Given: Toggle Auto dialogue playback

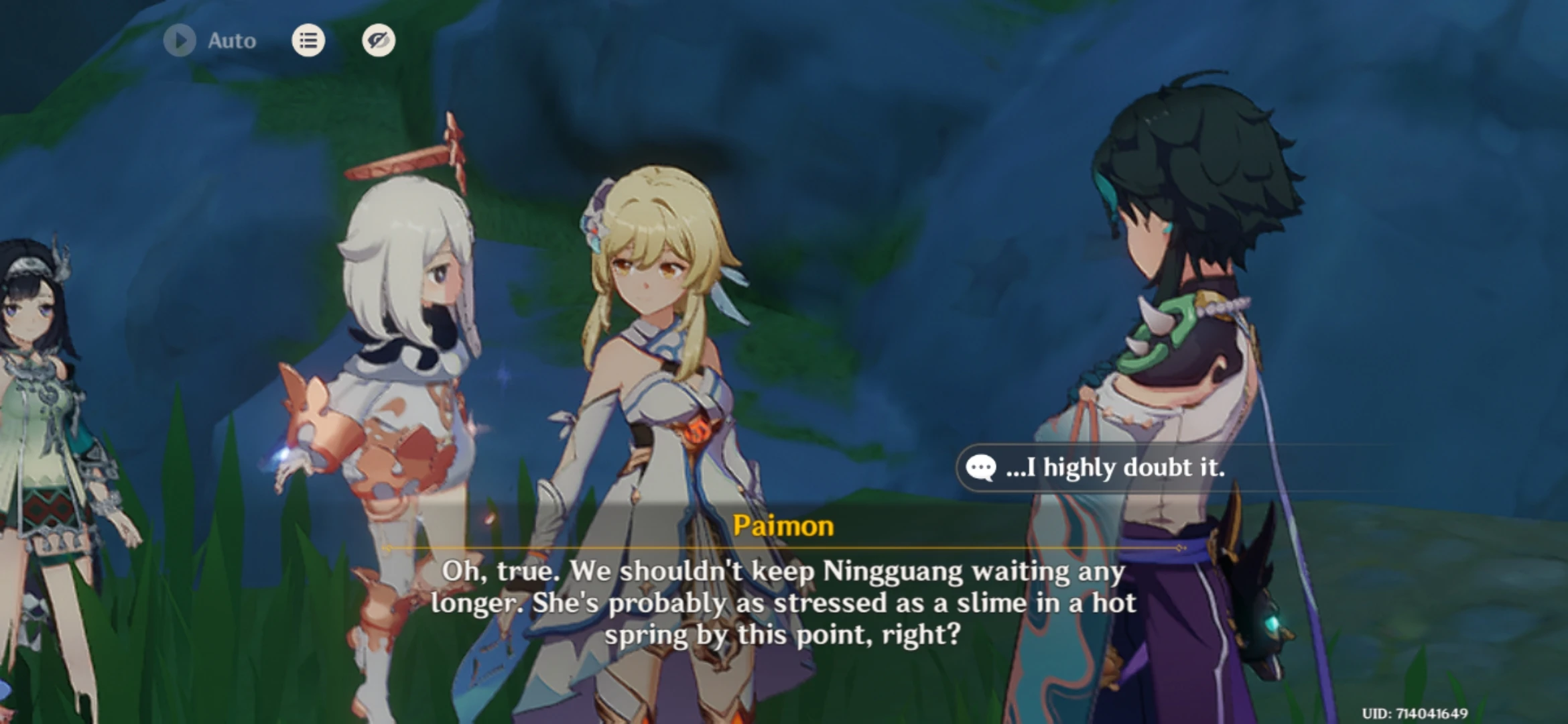Looking at the screenshot, I should point(180,41).
